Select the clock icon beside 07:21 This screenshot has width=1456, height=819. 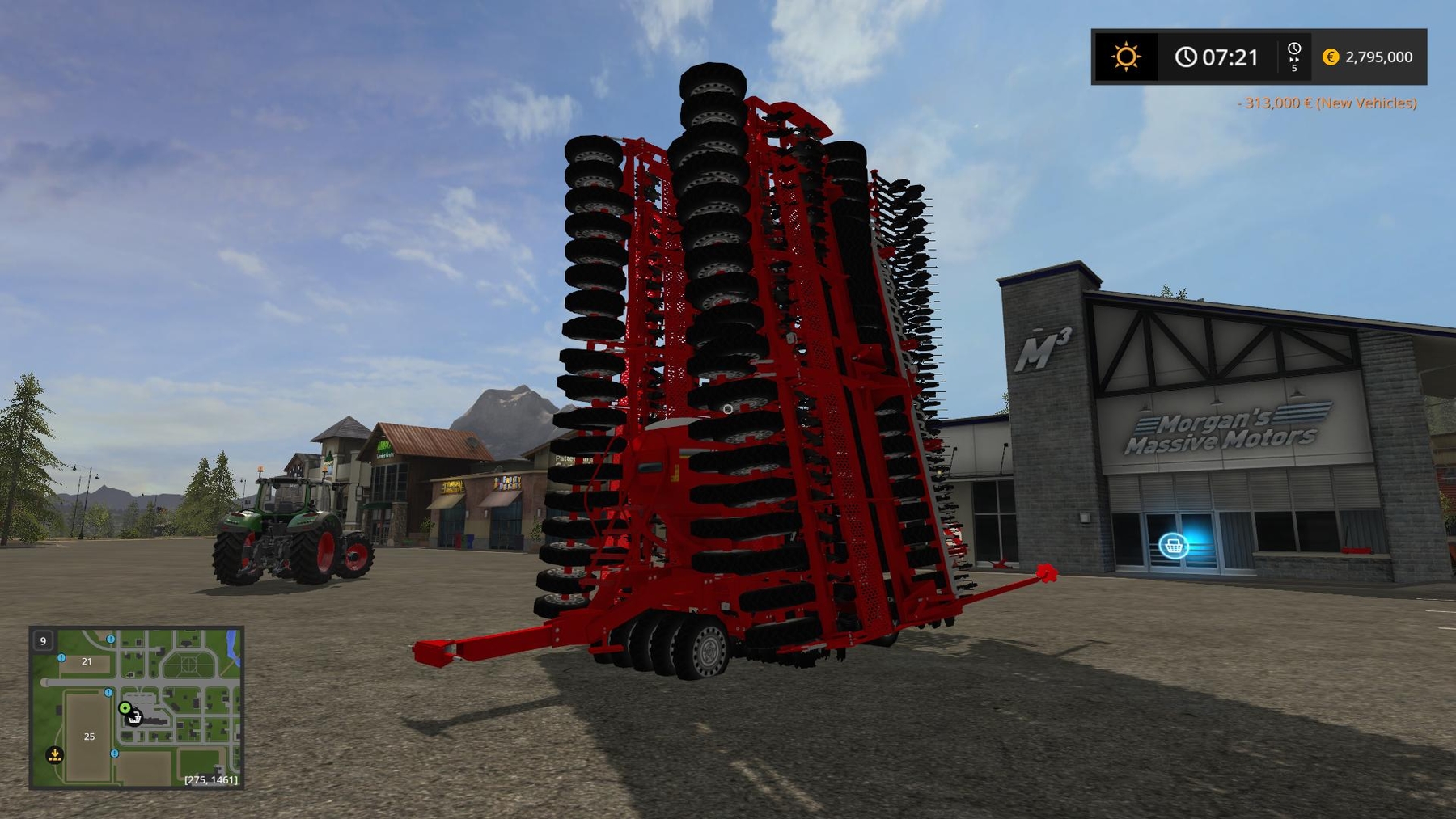[x=1187, y=55]
